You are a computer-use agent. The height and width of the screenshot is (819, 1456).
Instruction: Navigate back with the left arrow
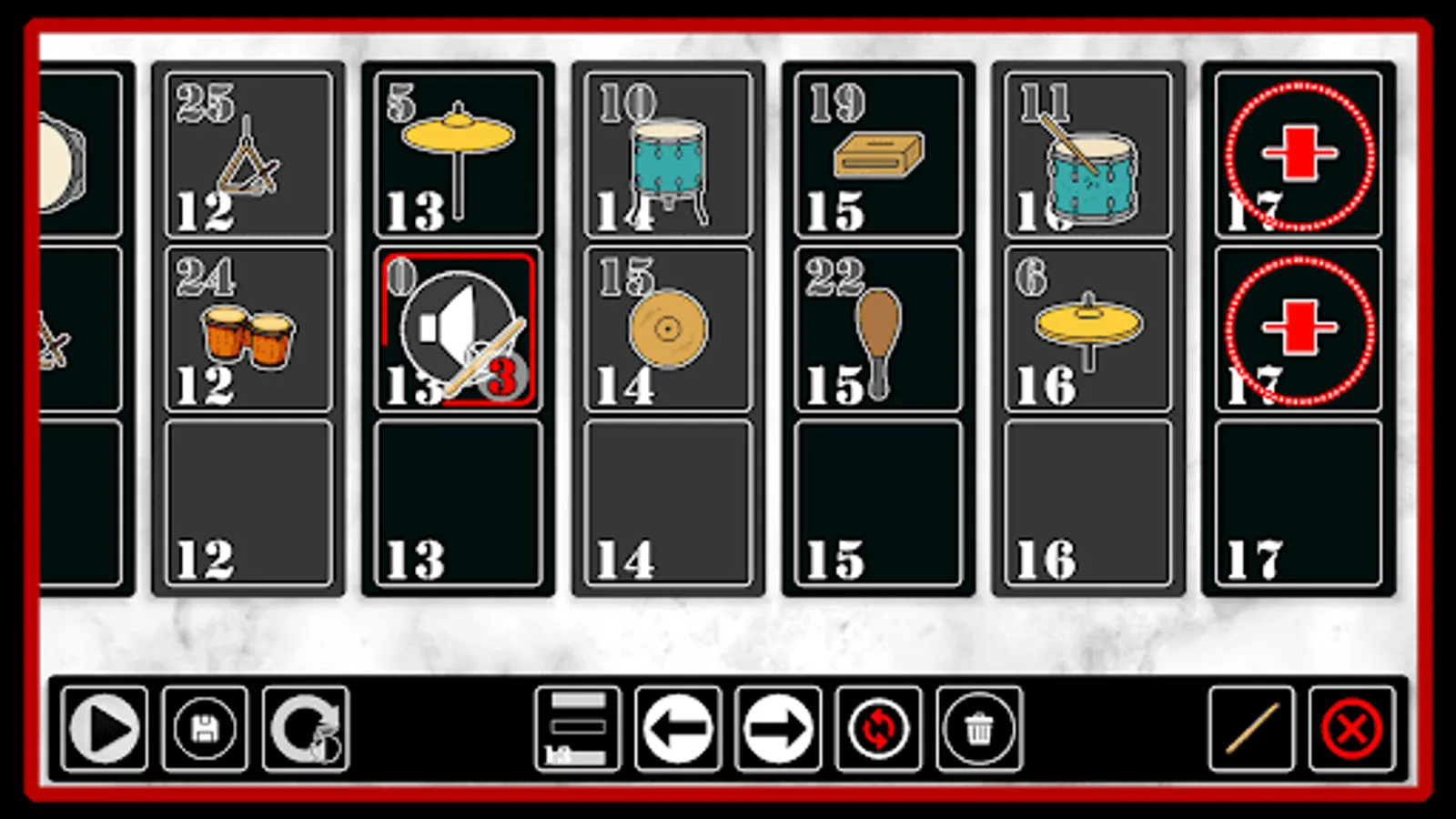point(677,728)
